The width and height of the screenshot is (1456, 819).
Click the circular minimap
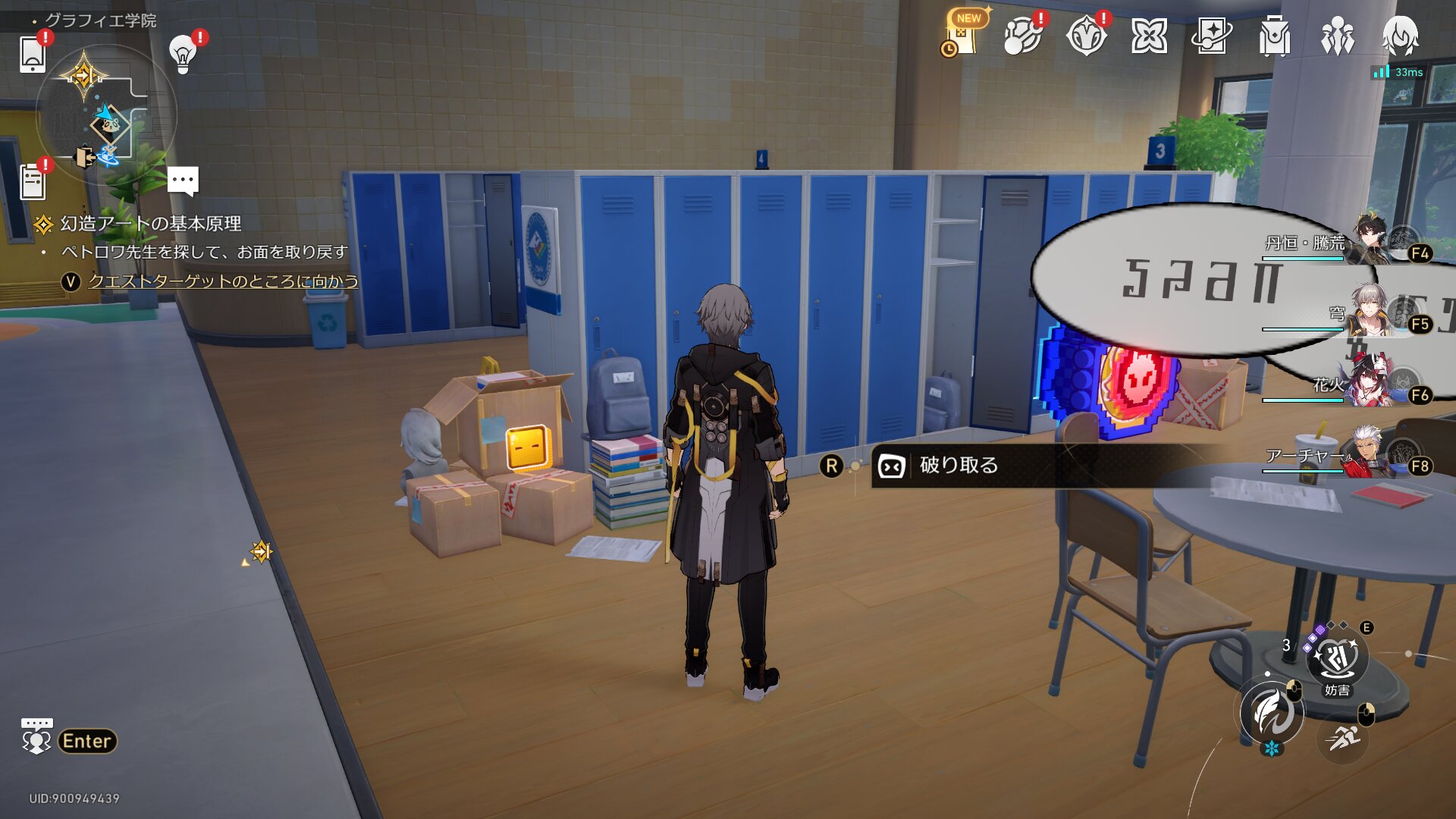[x=106, y=115]
